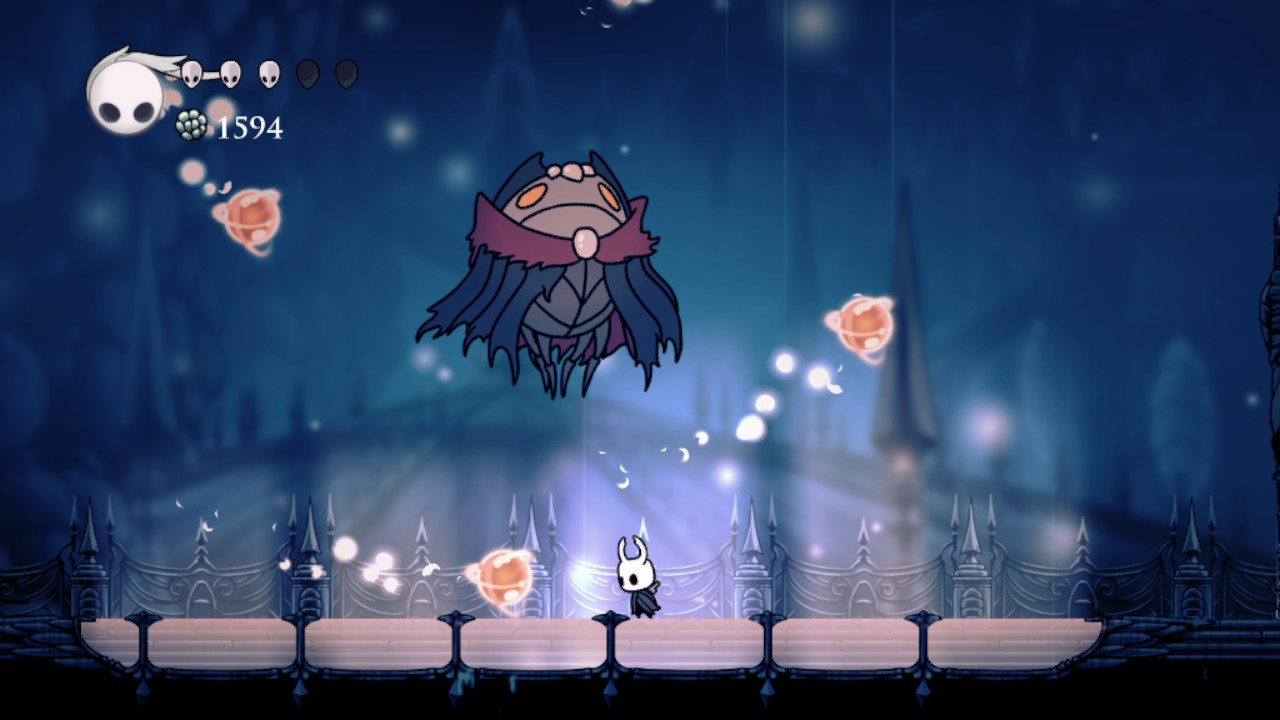Select the Knight character on the platform
The width and height of the screenshot is (1280, 720).
640,580
